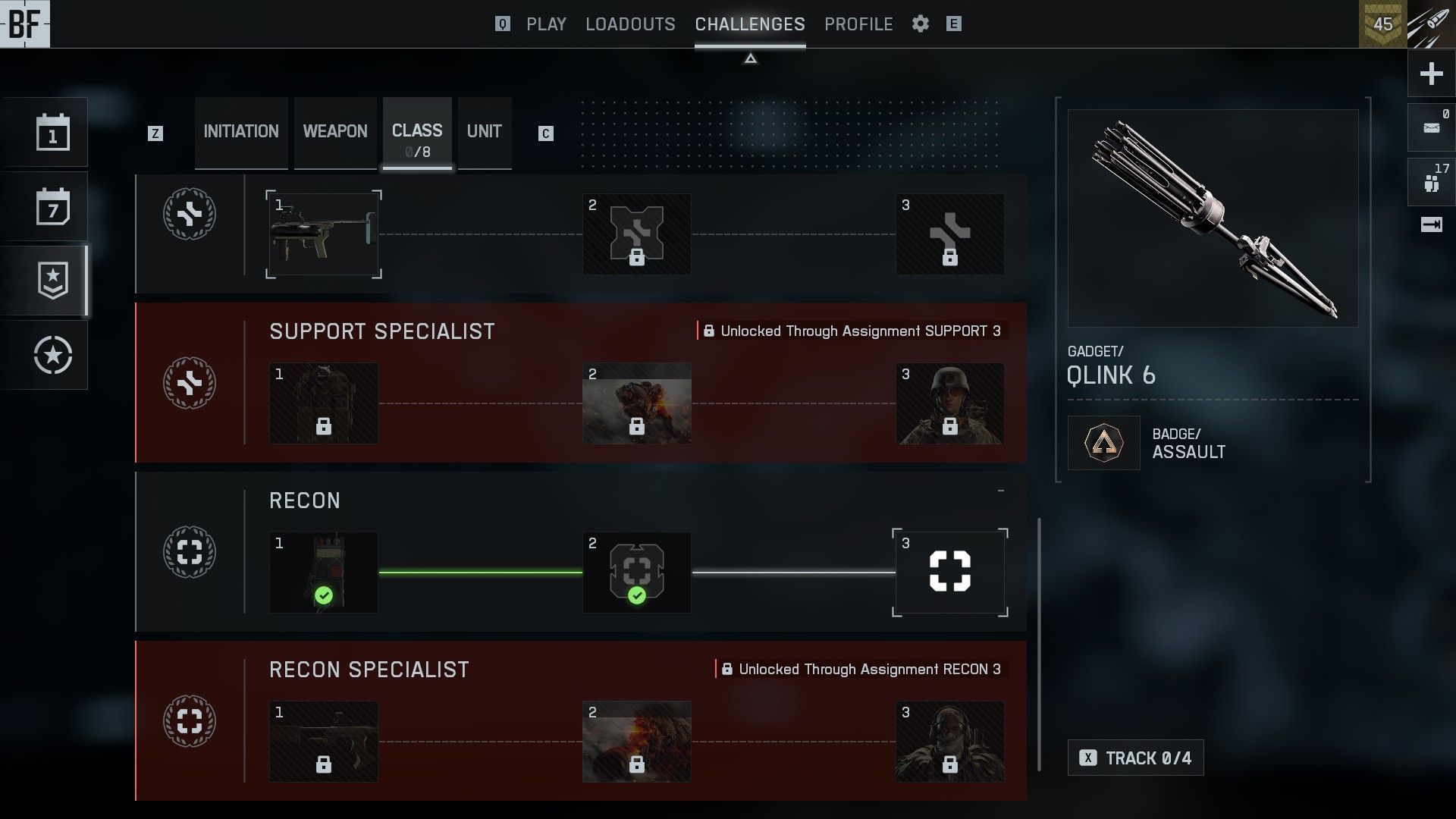Track the QLINK 6 challenge
The image size is (1456, 819).
(1135, 758)
